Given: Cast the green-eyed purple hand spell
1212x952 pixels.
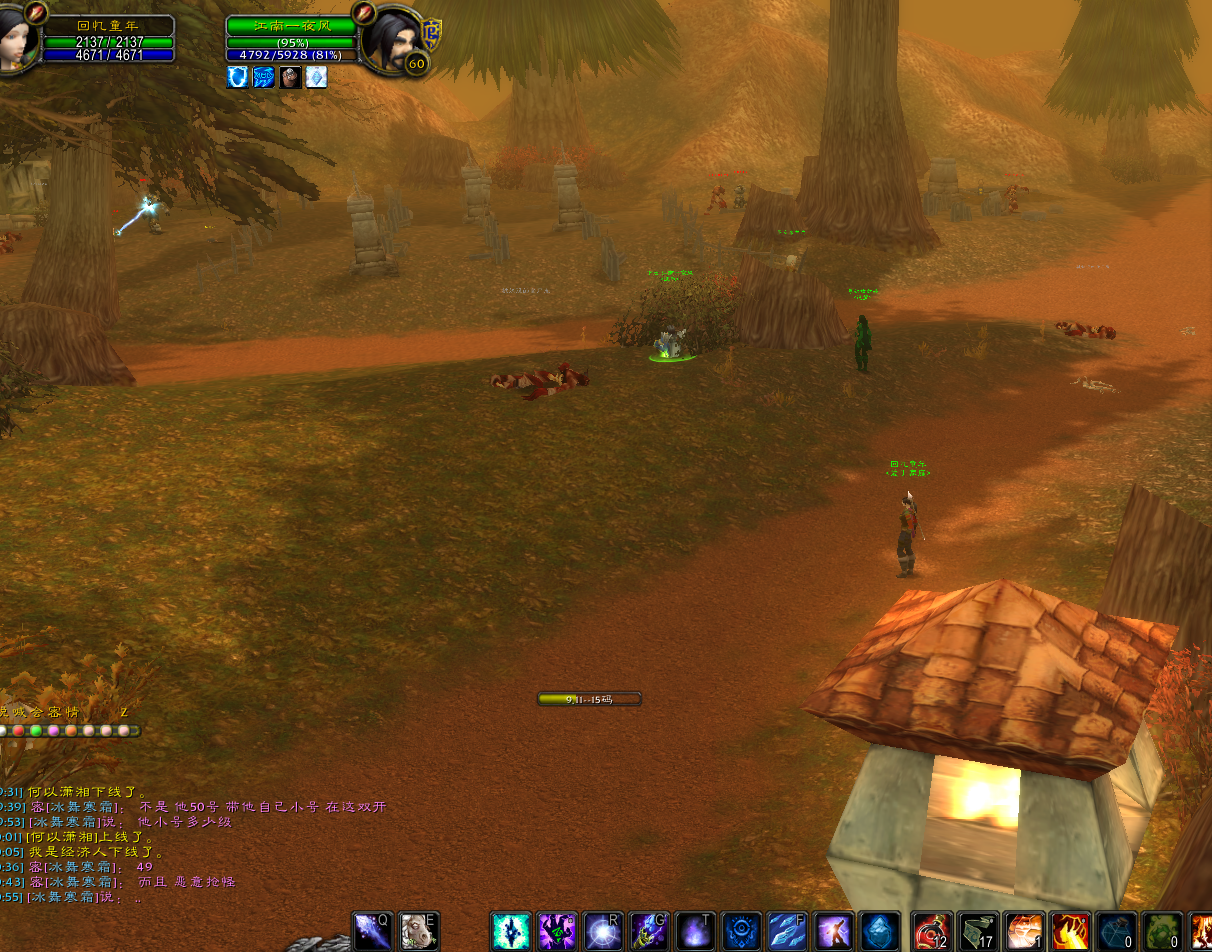Looking at the screenshot, I should (557, 931).
